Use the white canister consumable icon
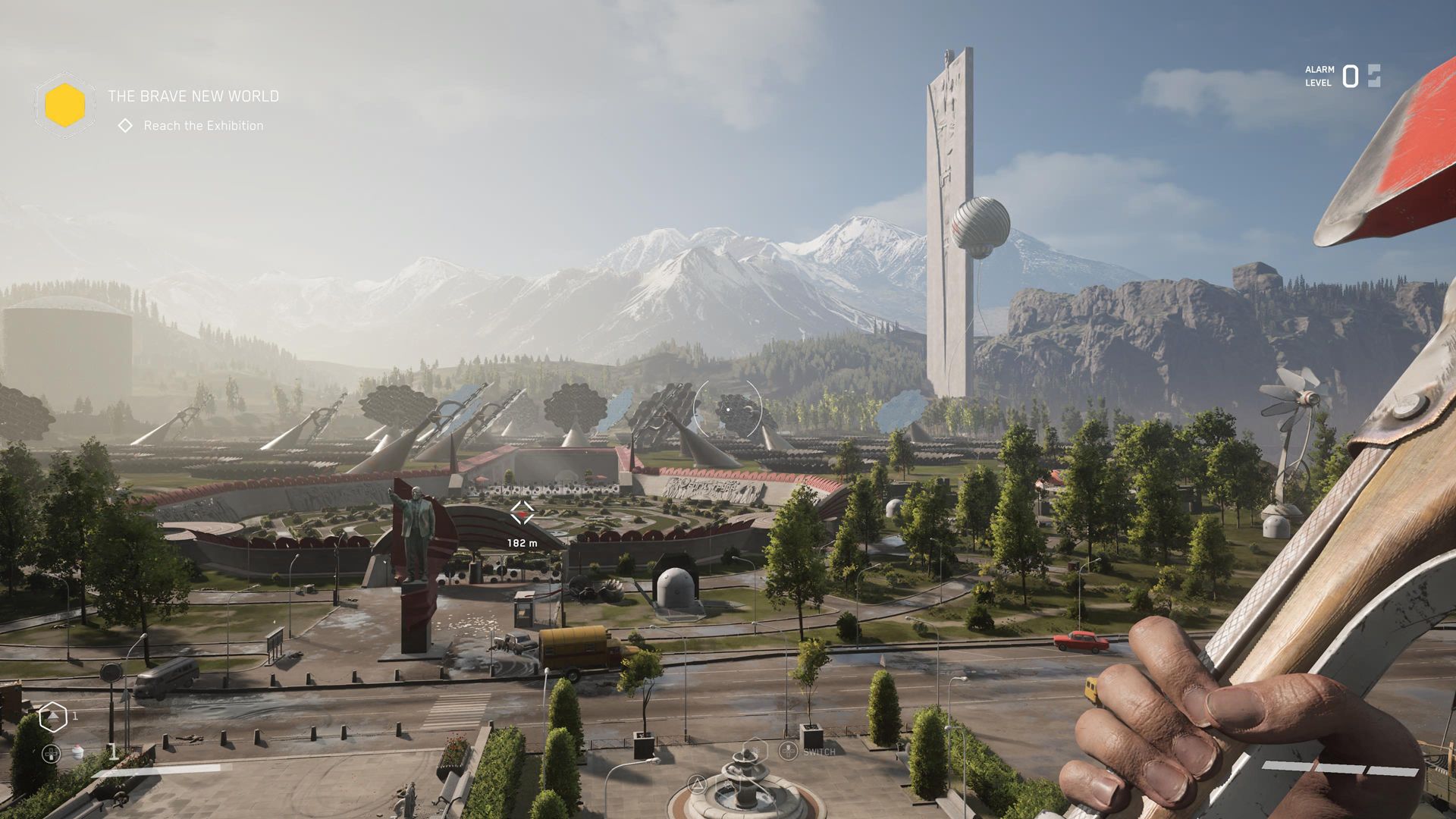Image resolution: width=1456 pixels, height=819 pixels. tap(77, 752)
